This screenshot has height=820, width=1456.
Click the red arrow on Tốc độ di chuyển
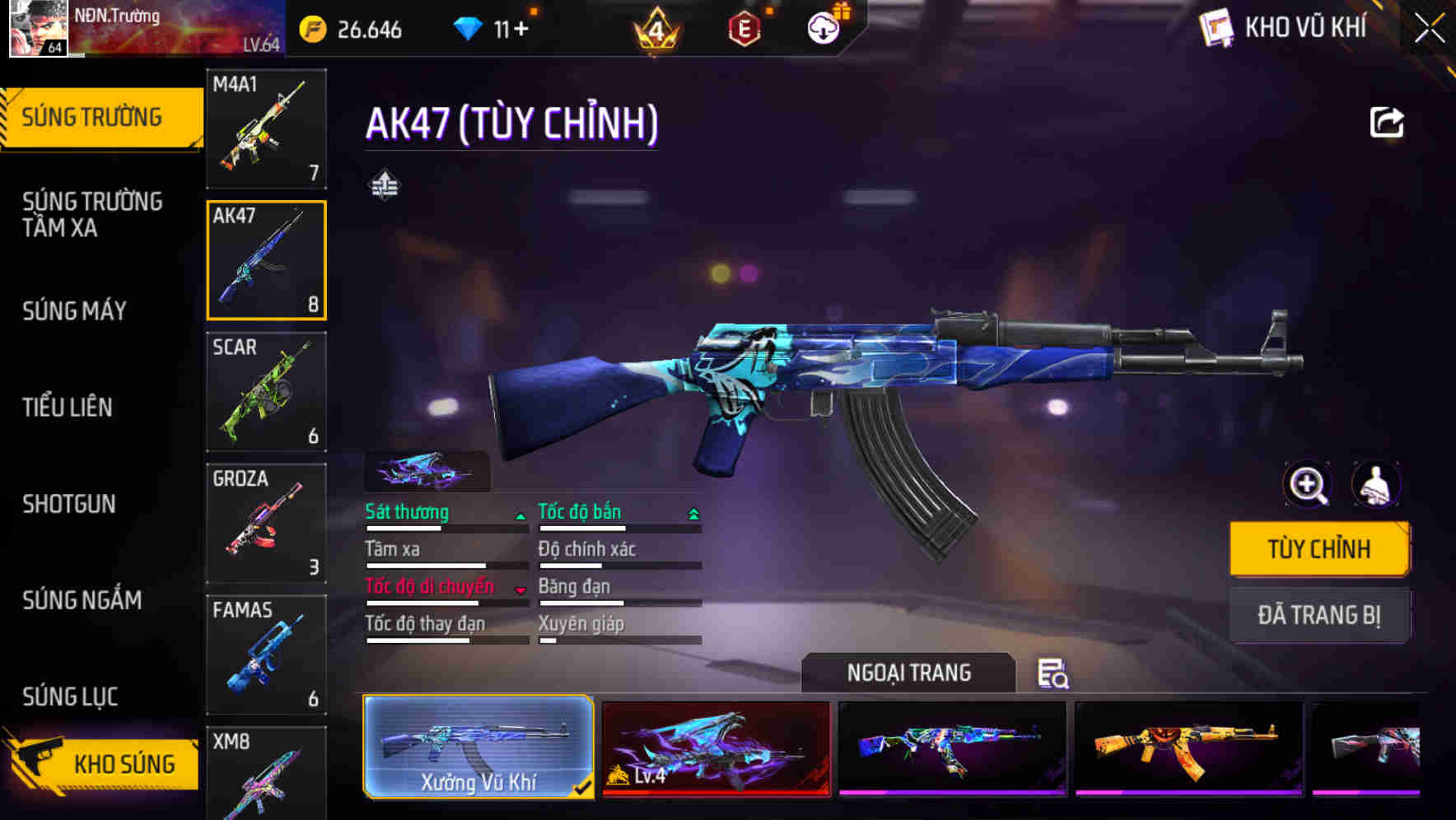(x=520, y=591)
